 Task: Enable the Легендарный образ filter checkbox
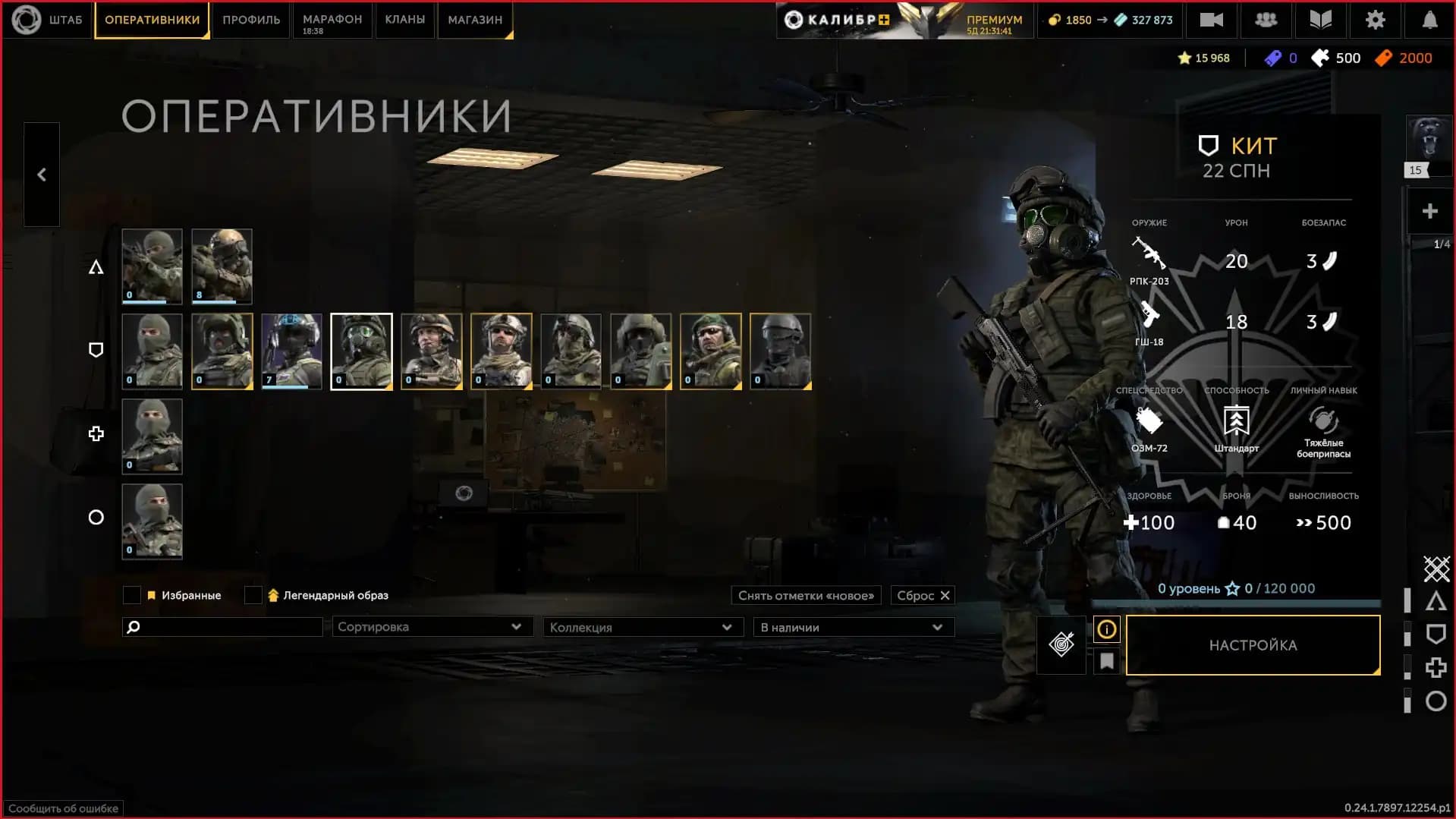[253, 595]
